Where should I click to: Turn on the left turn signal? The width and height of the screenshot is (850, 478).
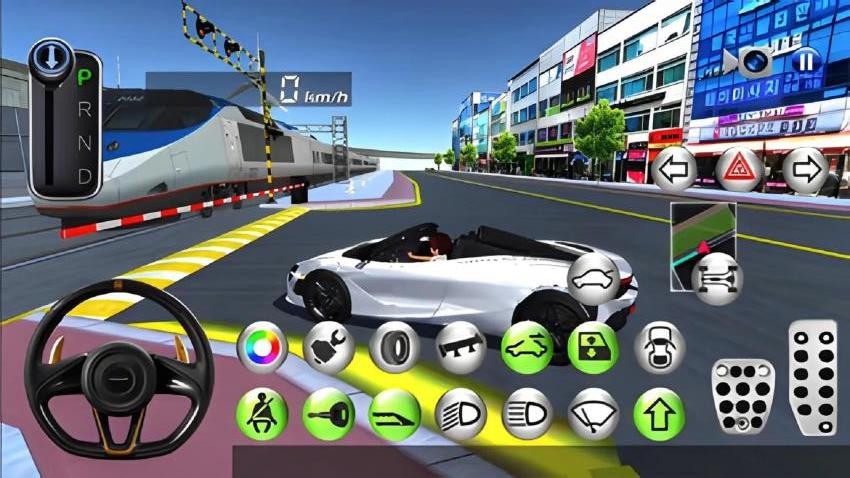click(675, 169)
